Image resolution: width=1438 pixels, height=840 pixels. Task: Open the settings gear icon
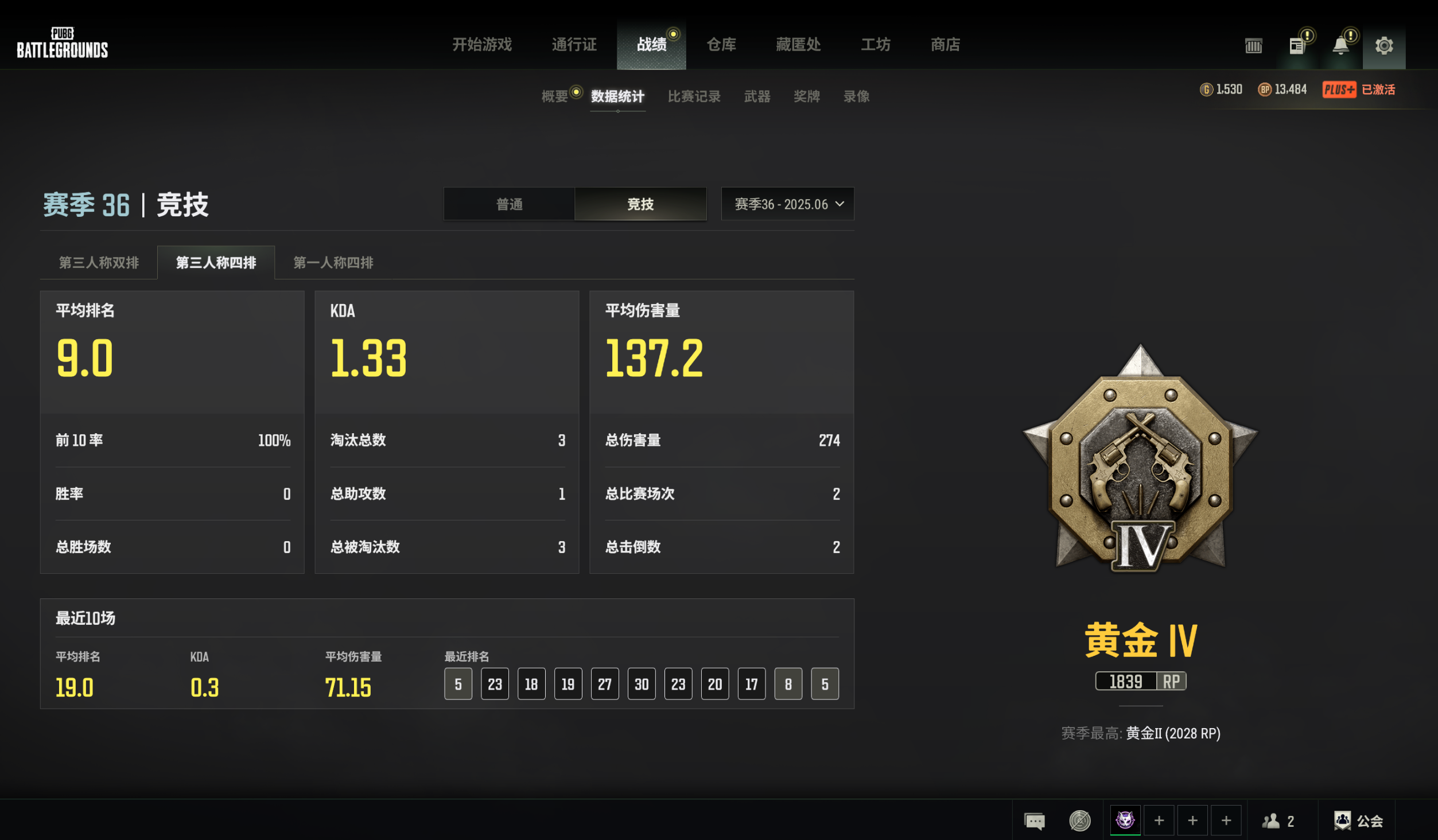[1384, 45]
